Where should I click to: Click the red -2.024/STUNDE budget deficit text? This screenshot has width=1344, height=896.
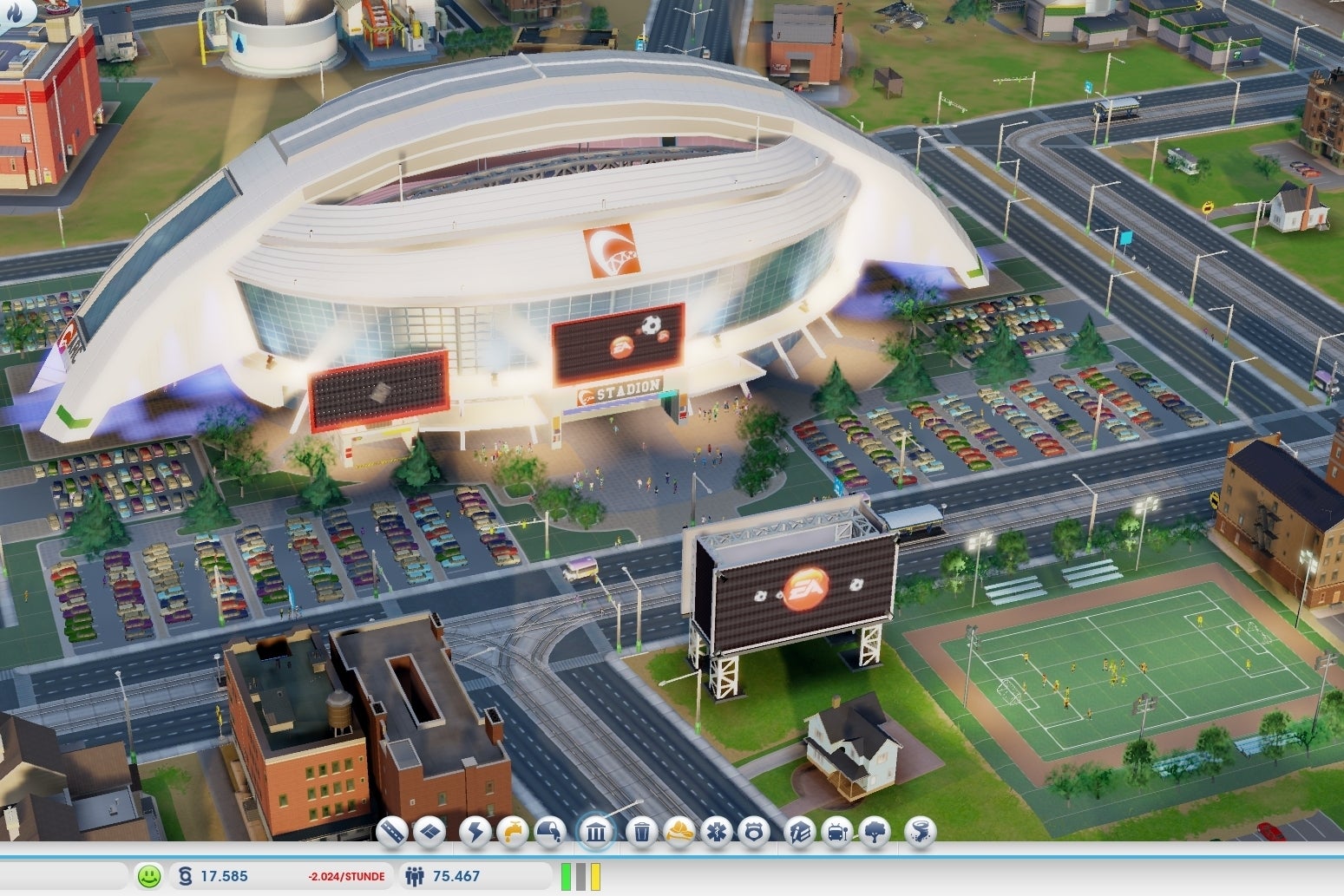(346, 876)
